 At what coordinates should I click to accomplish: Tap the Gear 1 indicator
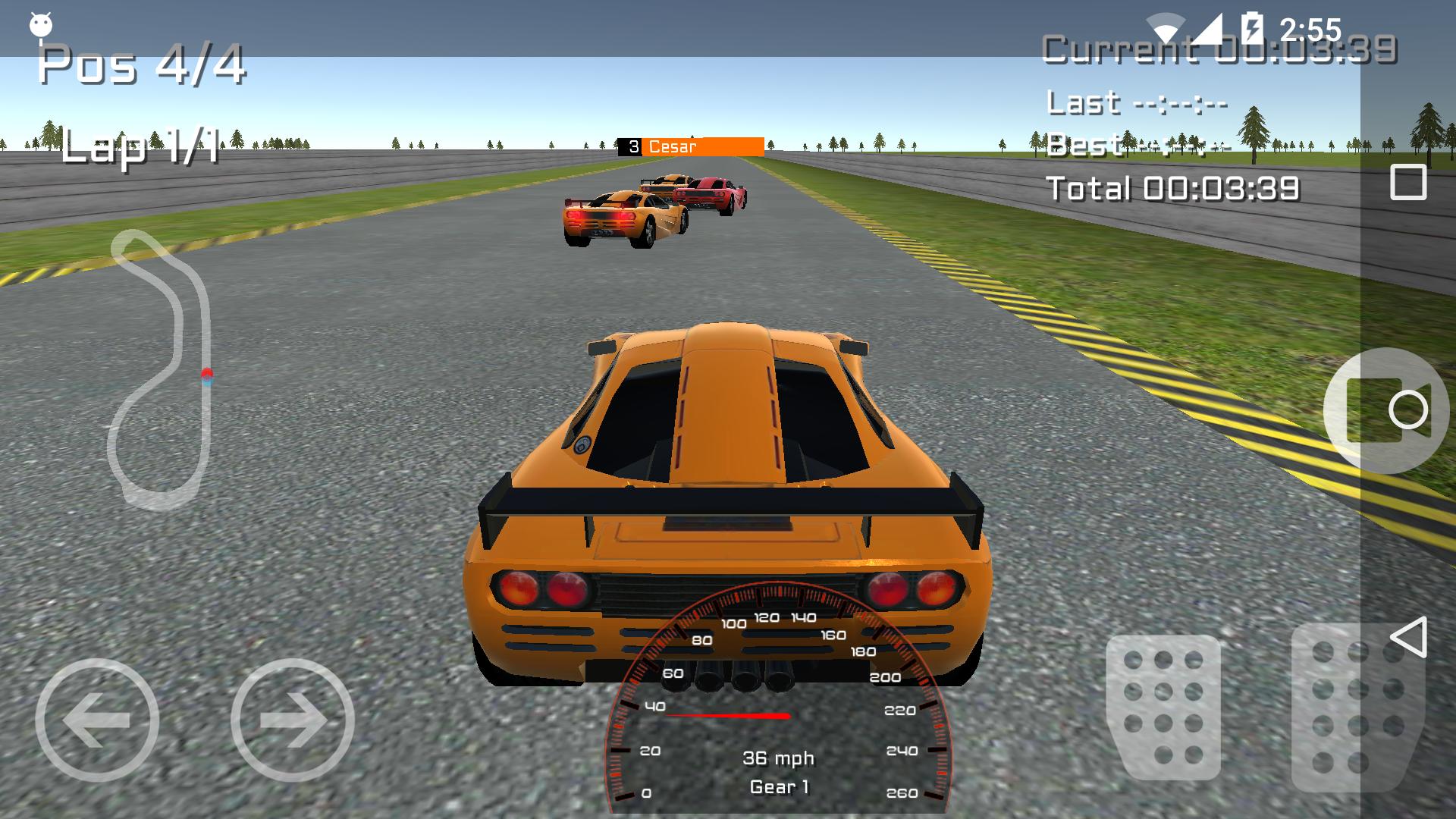780,787
